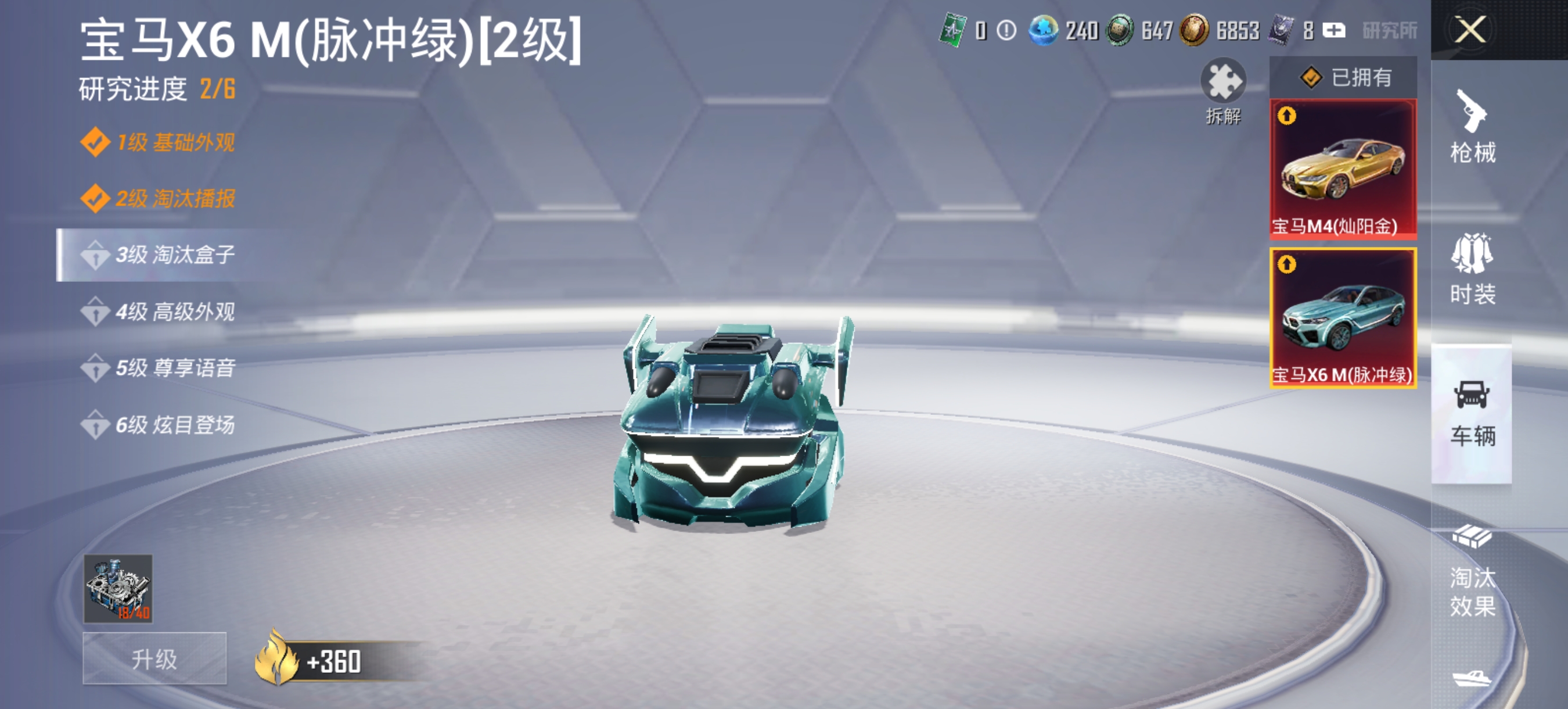Click the blue orb currency icon showing 240
This screenshot has width=1568, height=709.
pos(1046,29)
